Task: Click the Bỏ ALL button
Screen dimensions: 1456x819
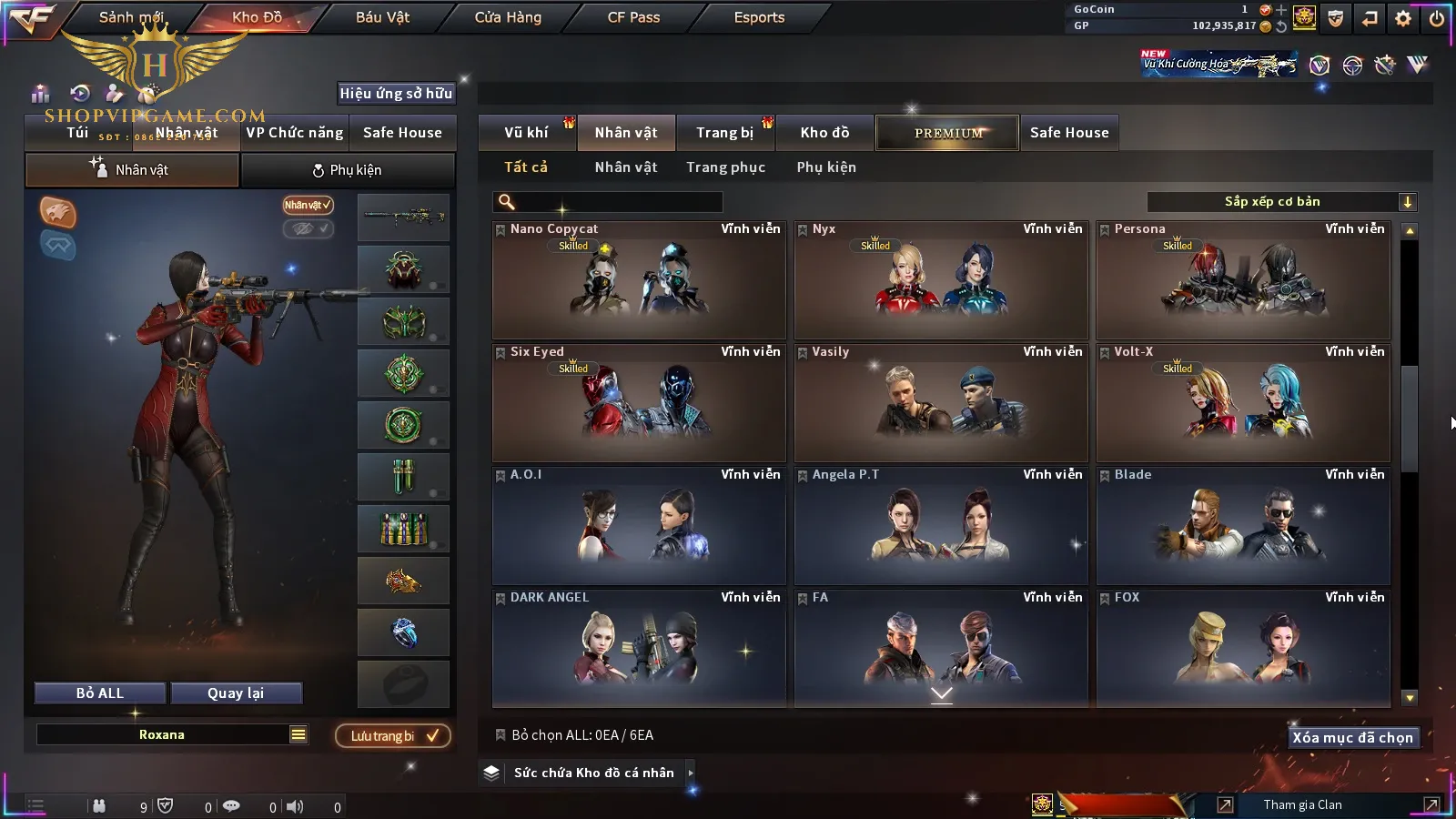Action: [100, 693]
